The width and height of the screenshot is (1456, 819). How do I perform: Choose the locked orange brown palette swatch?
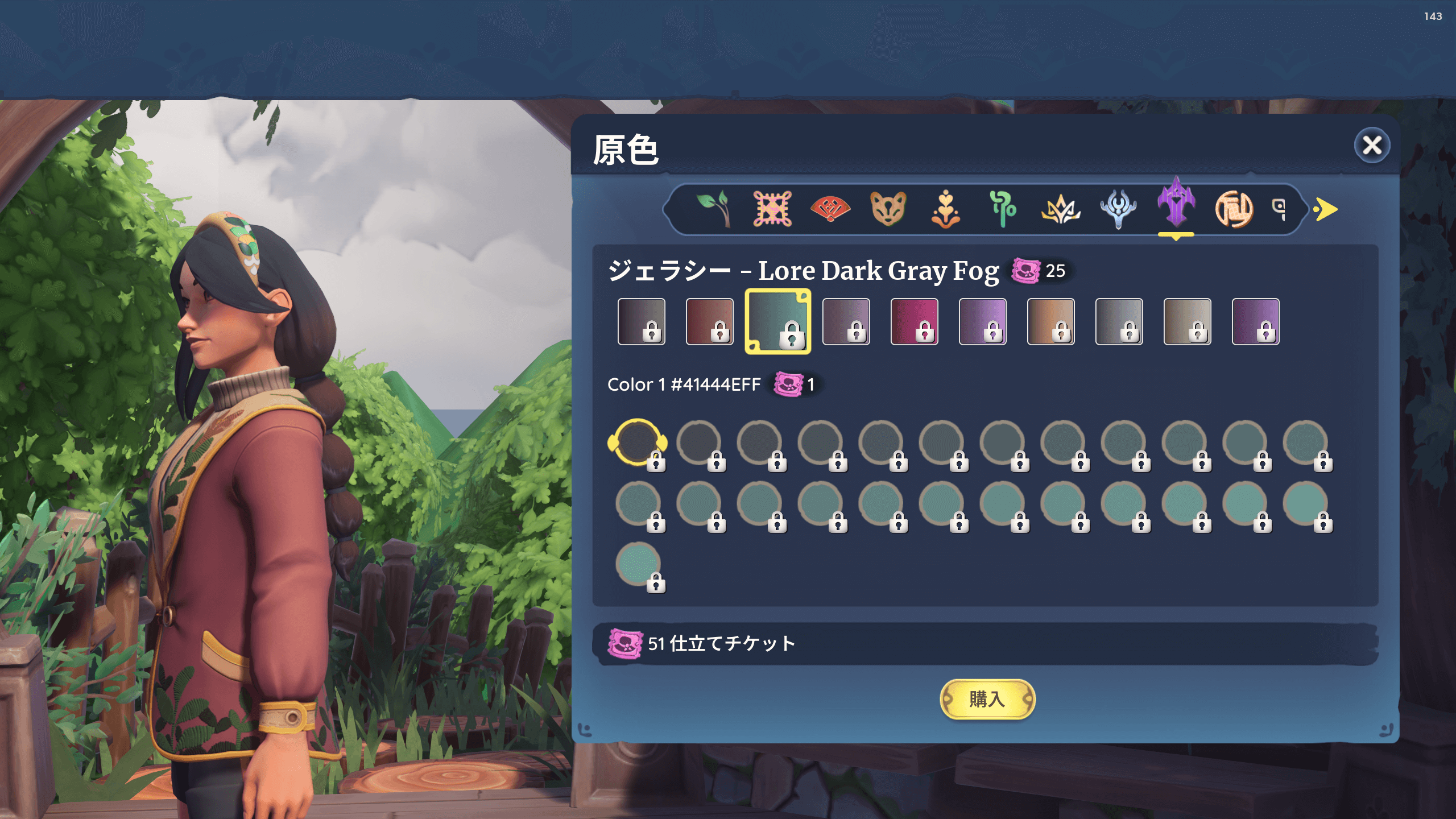point(1050,321)
